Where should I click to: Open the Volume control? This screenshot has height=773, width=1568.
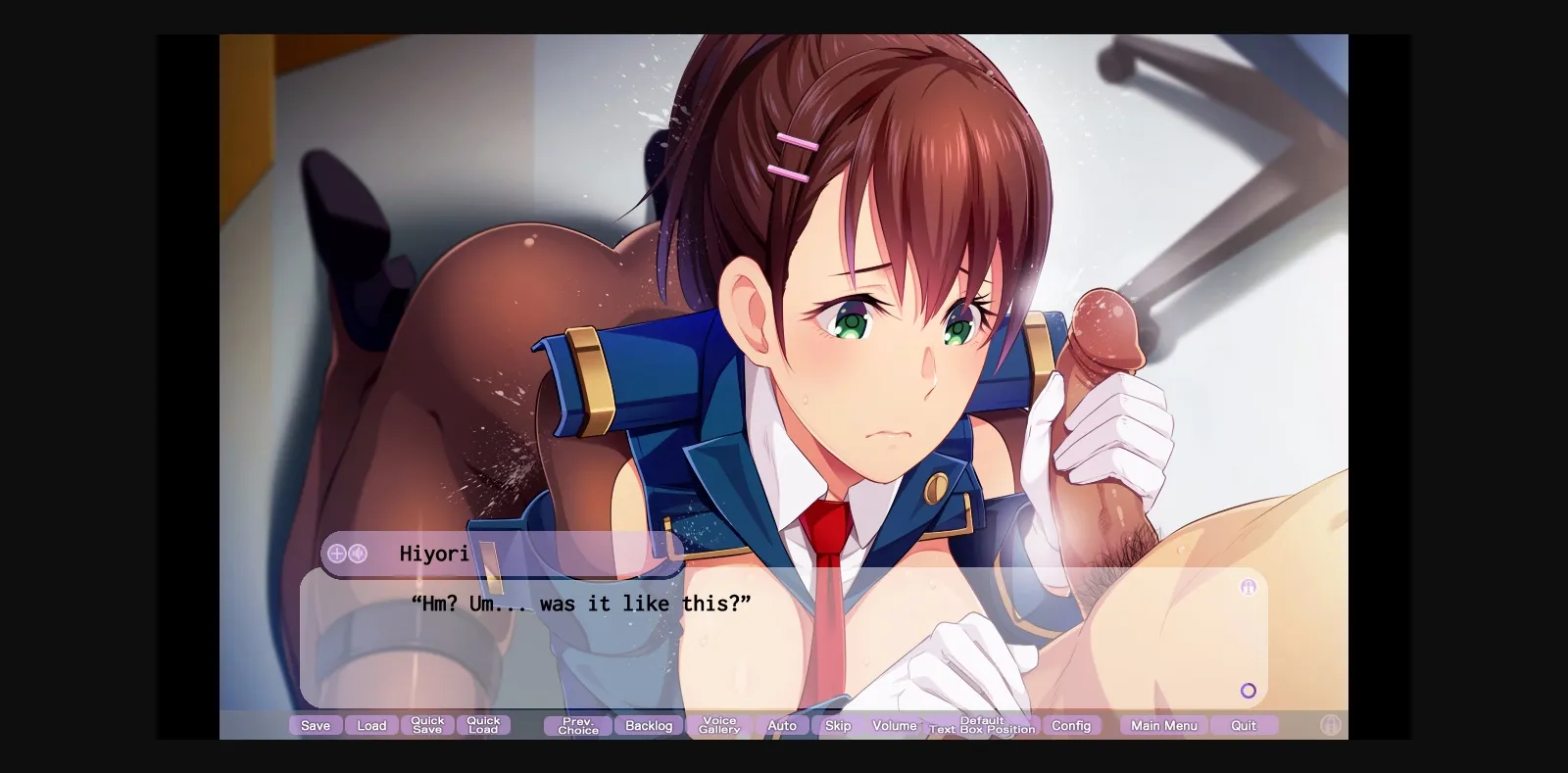point(895,725)
